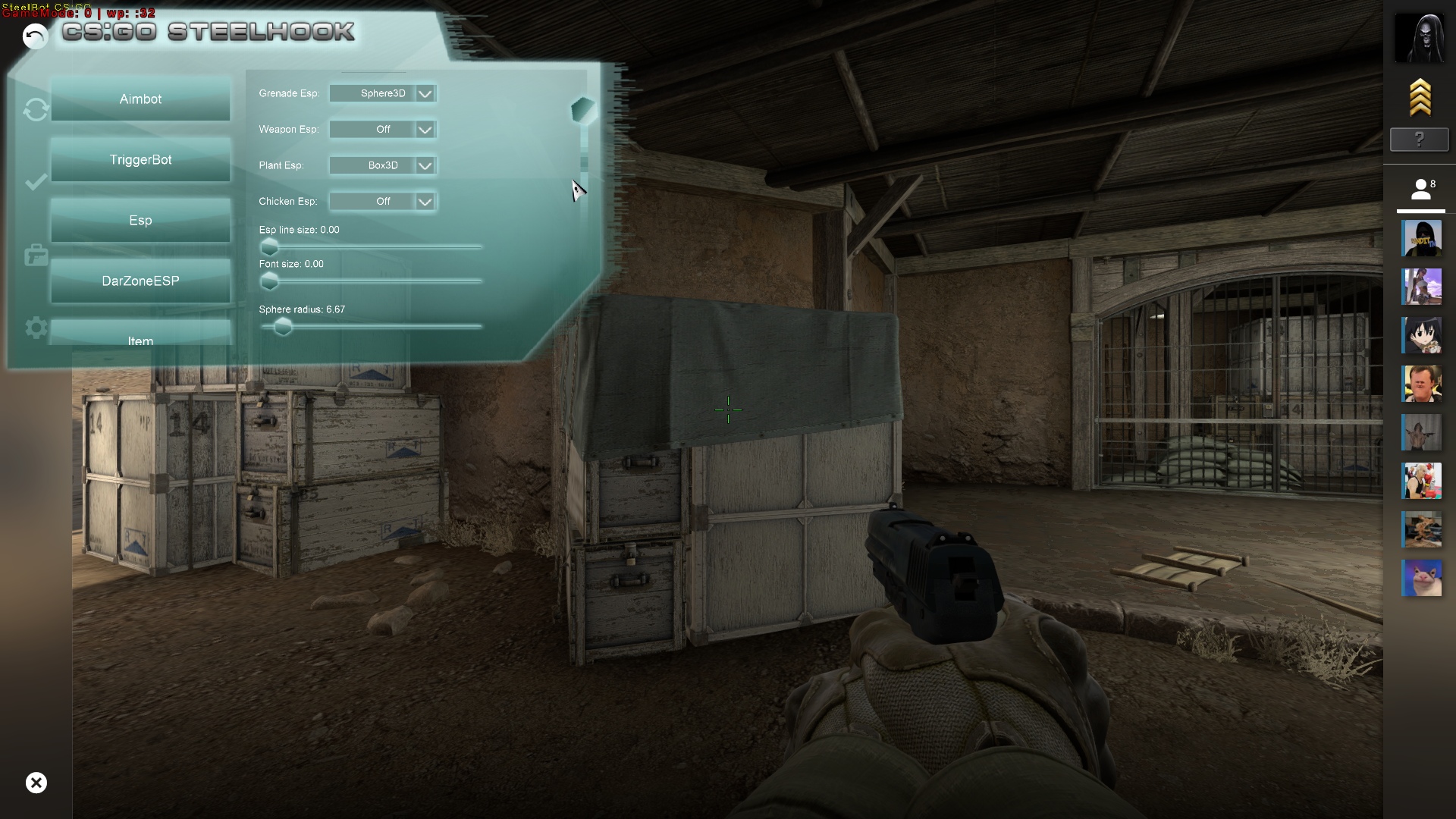
Task: Click the refresh arrows icon
Action: pyautogui.click(x=36, y=110)
